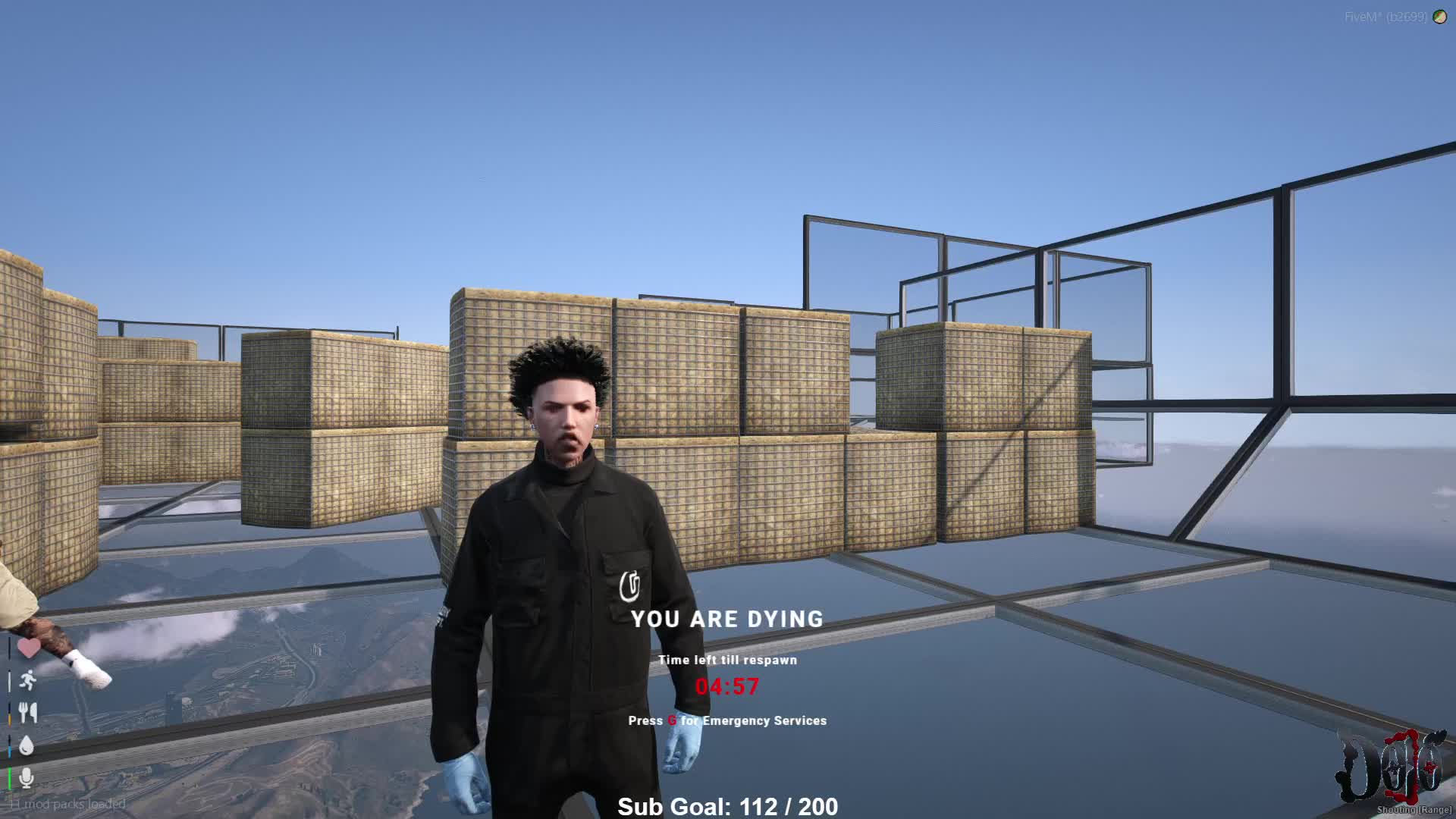Select the running man stamina icon

(x=28, y=680)
